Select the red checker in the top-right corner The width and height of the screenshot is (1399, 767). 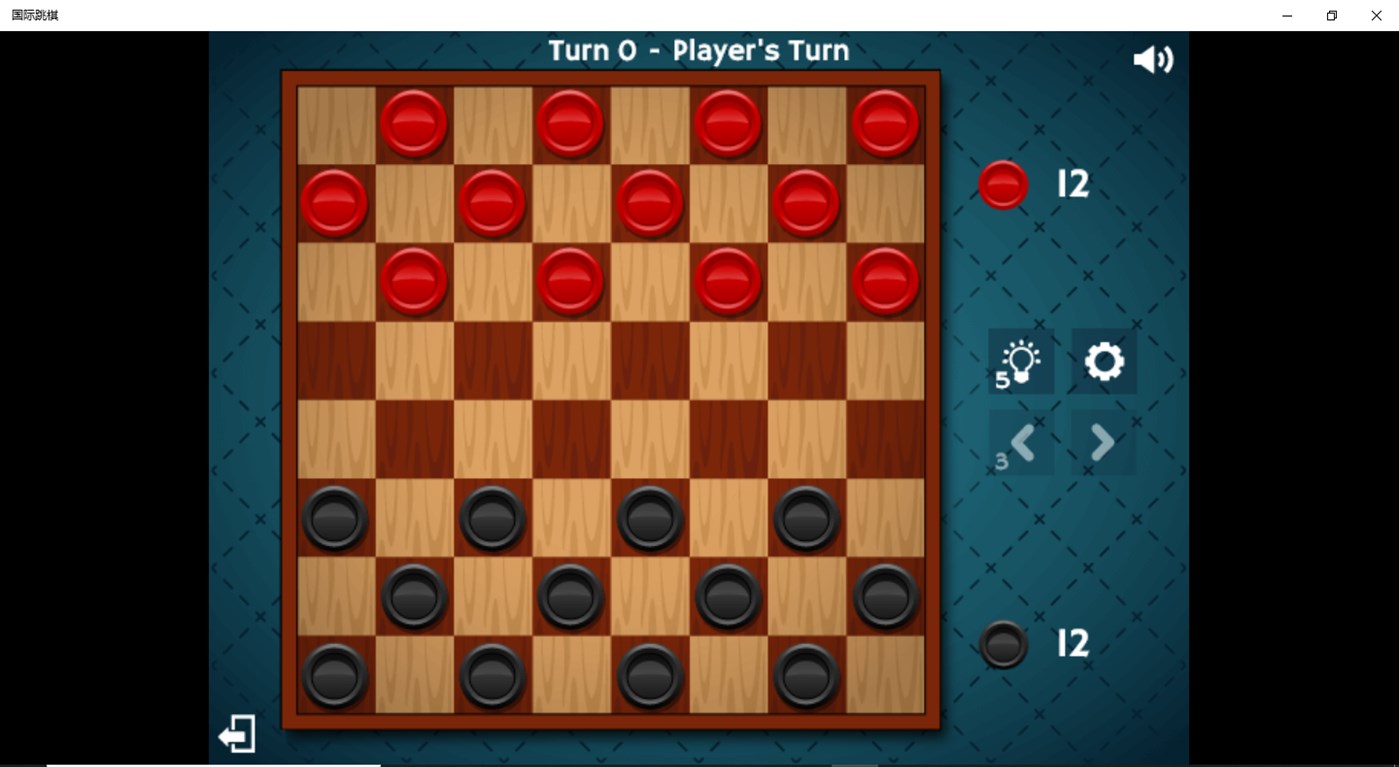[884, 123]
